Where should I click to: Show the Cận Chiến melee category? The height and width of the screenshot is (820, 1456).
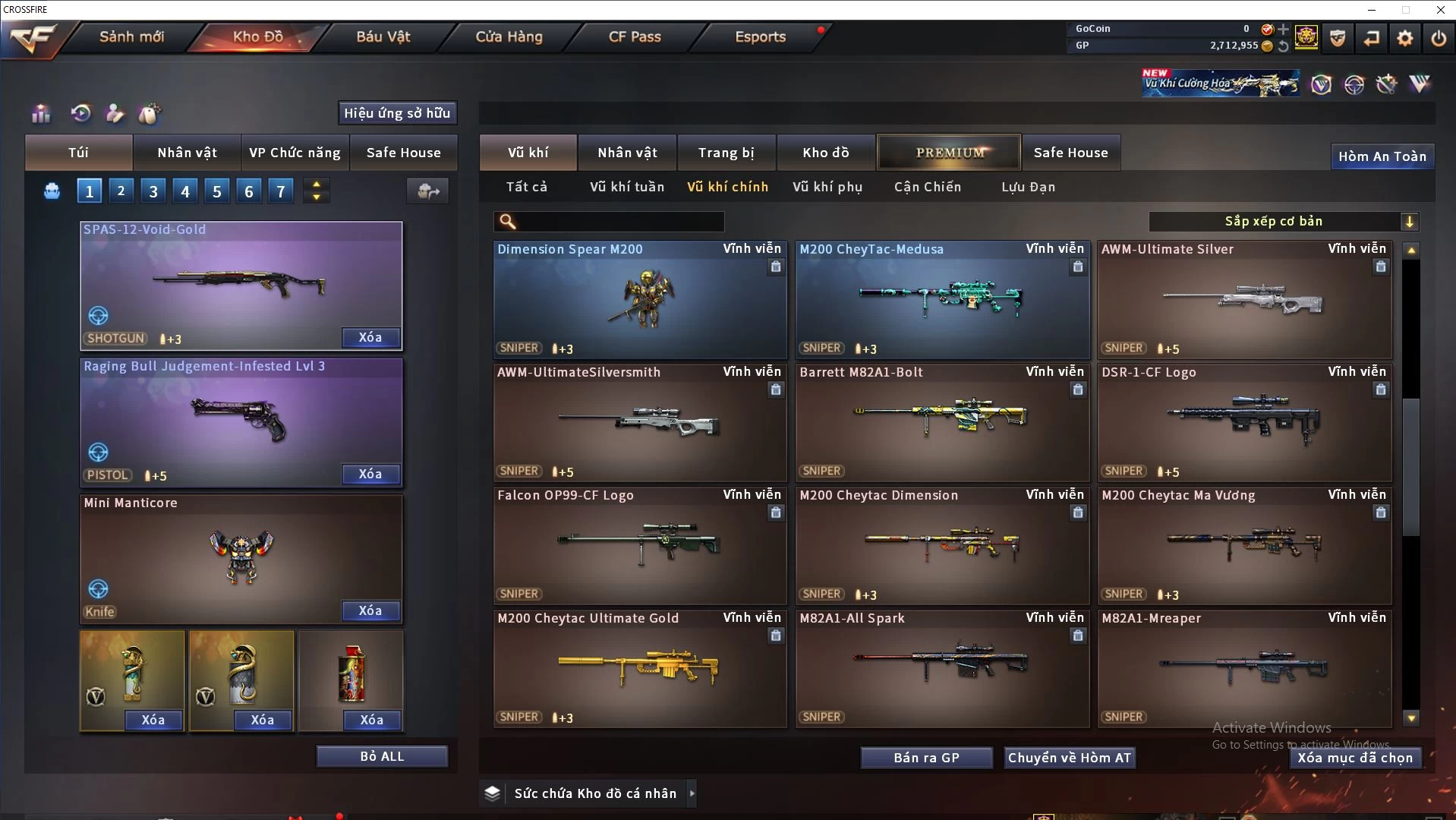[x=927, y=187]
